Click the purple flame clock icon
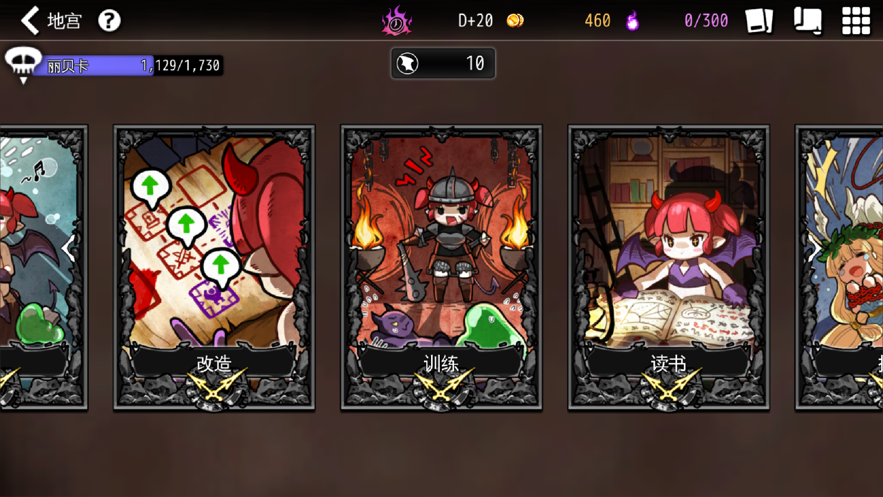Viewport: 883px width, 497px height. (x=397, y=21)
